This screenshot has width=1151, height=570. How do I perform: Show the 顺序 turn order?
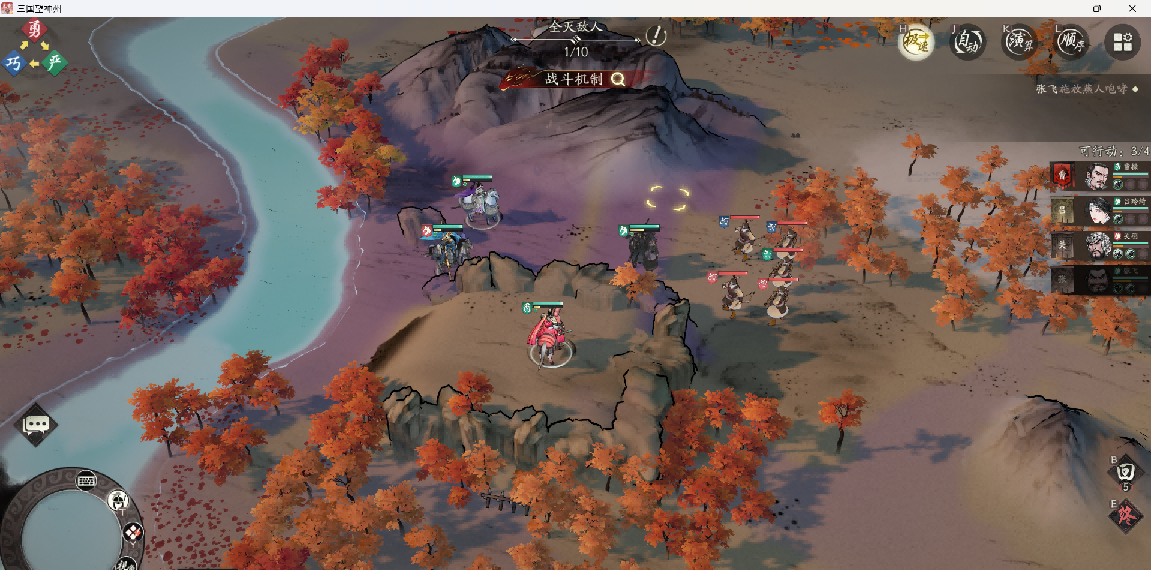1071,42
